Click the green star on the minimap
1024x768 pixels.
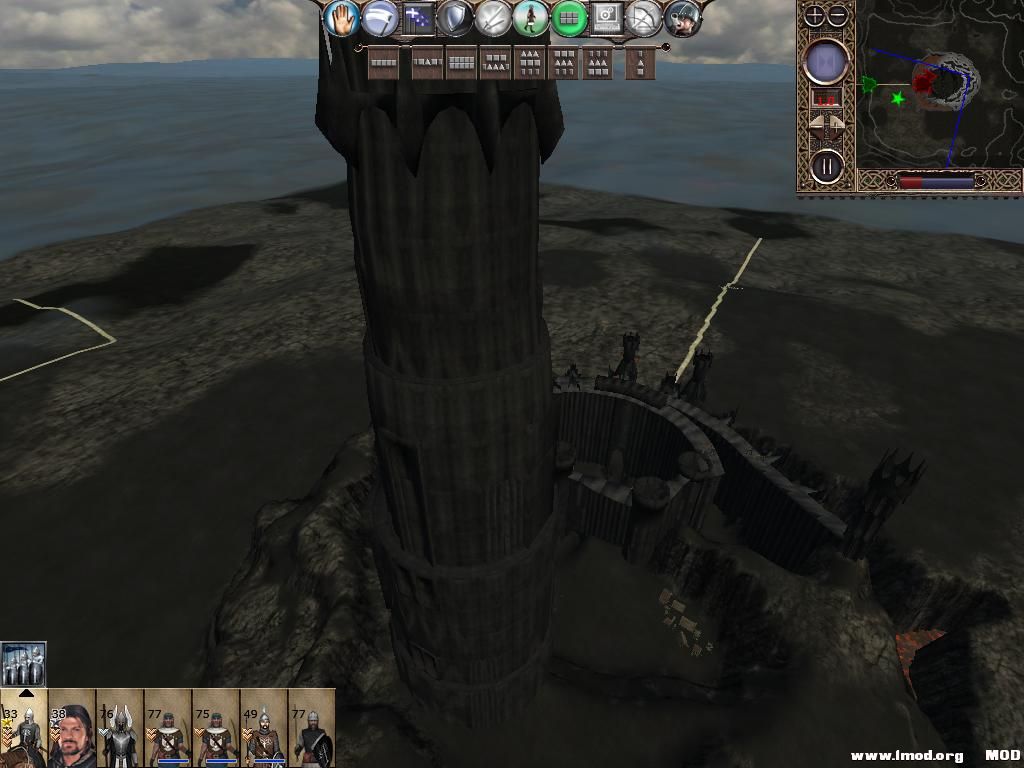897,98
